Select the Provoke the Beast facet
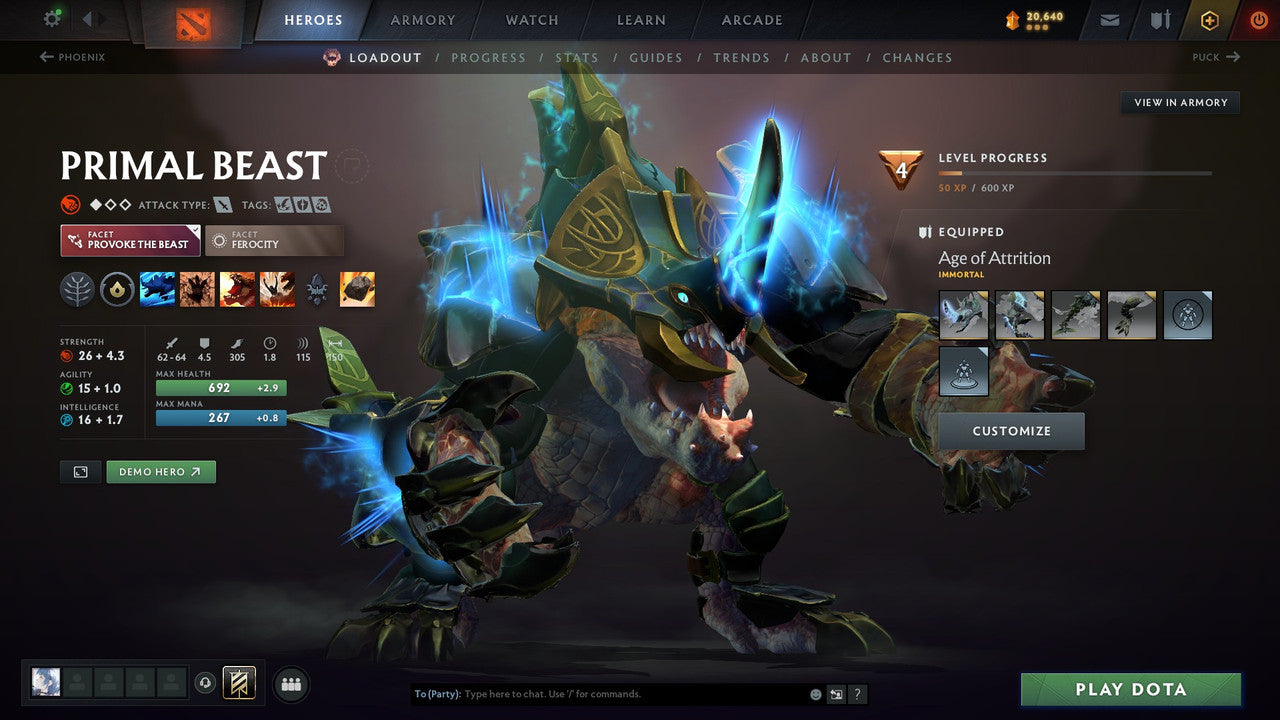The height and width of the screenshot is (720, 1280). coord(129,240)
